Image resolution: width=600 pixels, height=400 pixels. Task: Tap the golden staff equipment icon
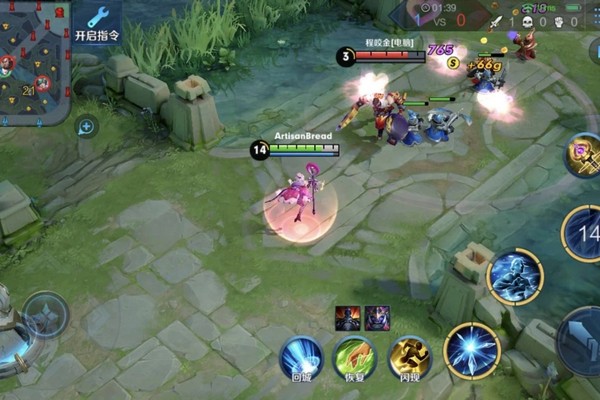pos(584,156)
